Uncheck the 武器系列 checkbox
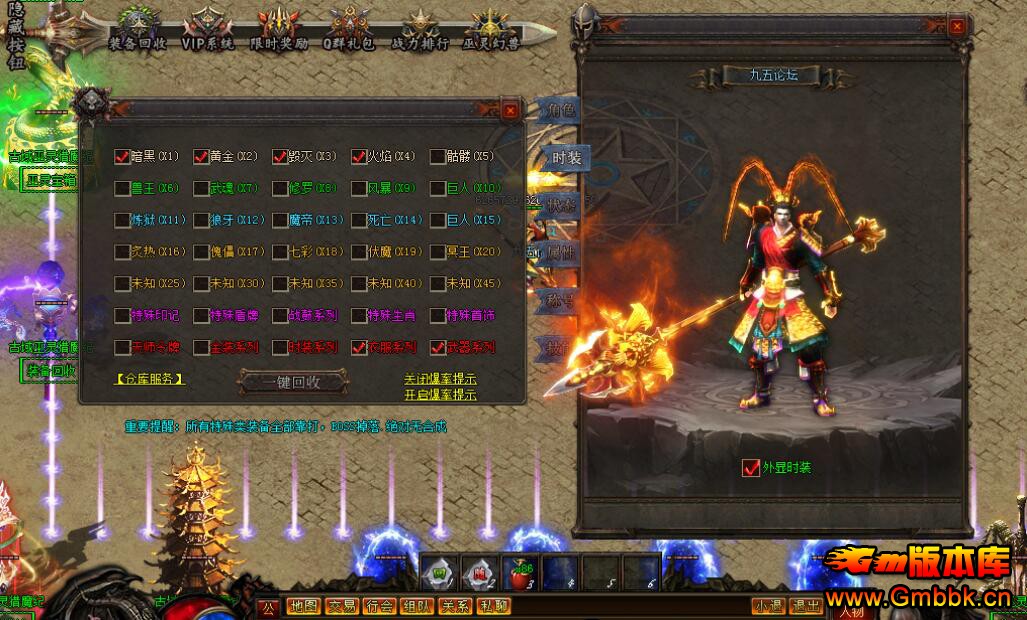The height and width of the screenshot is (620, 1027). (x=438, y=348)
